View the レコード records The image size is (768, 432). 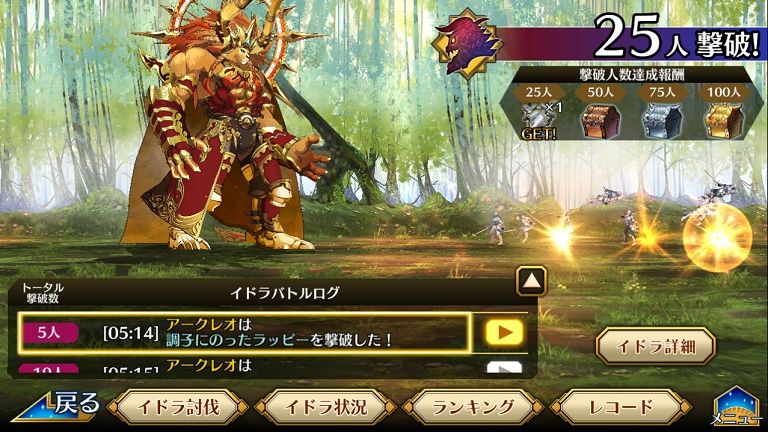coord(620,407)
